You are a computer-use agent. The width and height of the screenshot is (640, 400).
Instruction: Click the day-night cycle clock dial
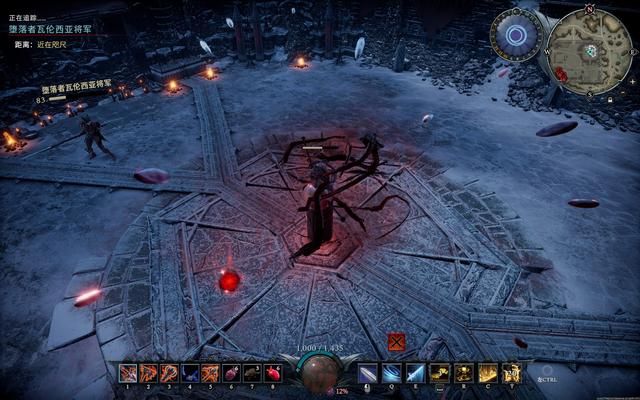[516, 35]
